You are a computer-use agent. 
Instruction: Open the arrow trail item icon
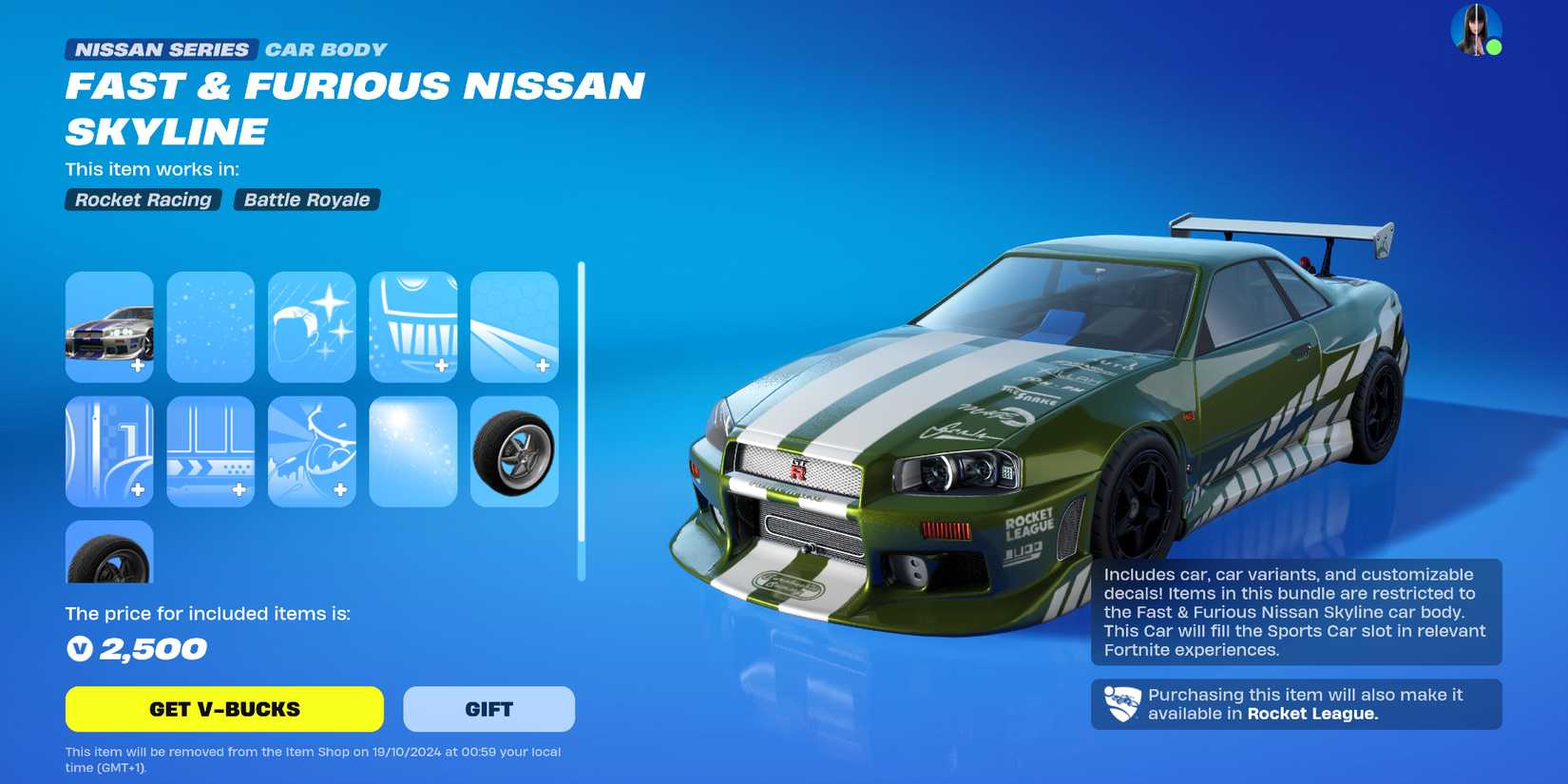(210, 452)
